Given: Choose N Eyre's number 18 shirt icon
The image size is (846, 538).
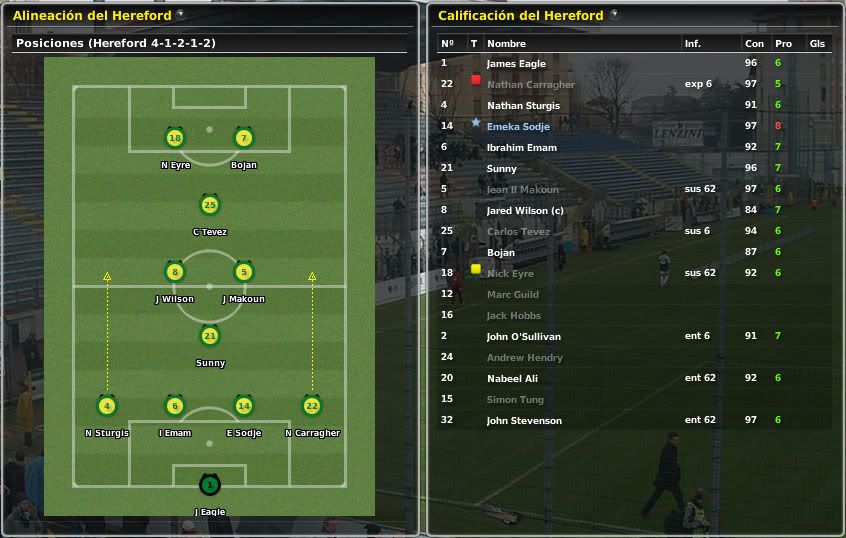Looking at the screenshot, I should click(x=175, y=138).
